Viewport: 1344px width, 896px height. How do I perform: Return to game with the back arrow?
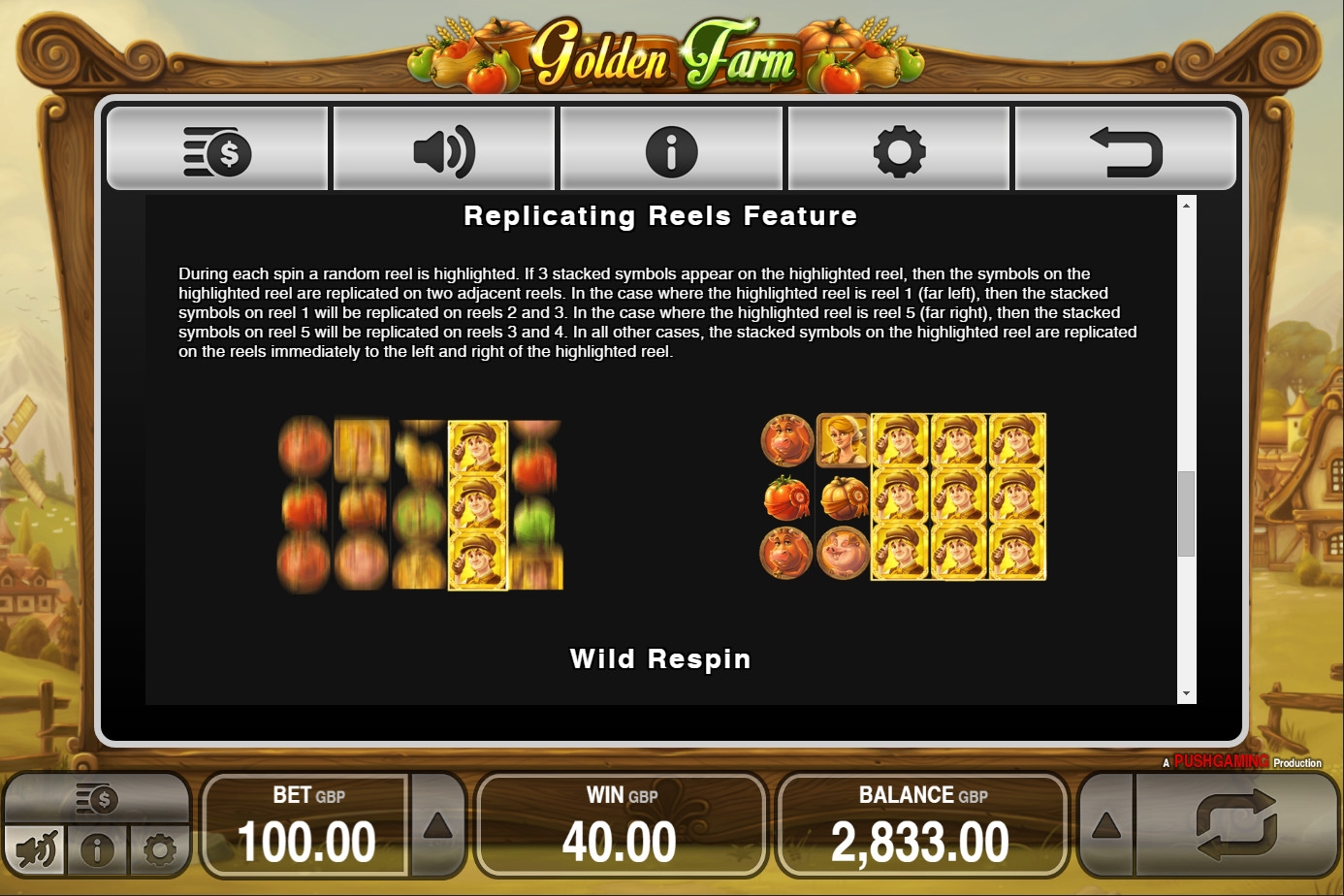click(1126, 151)
